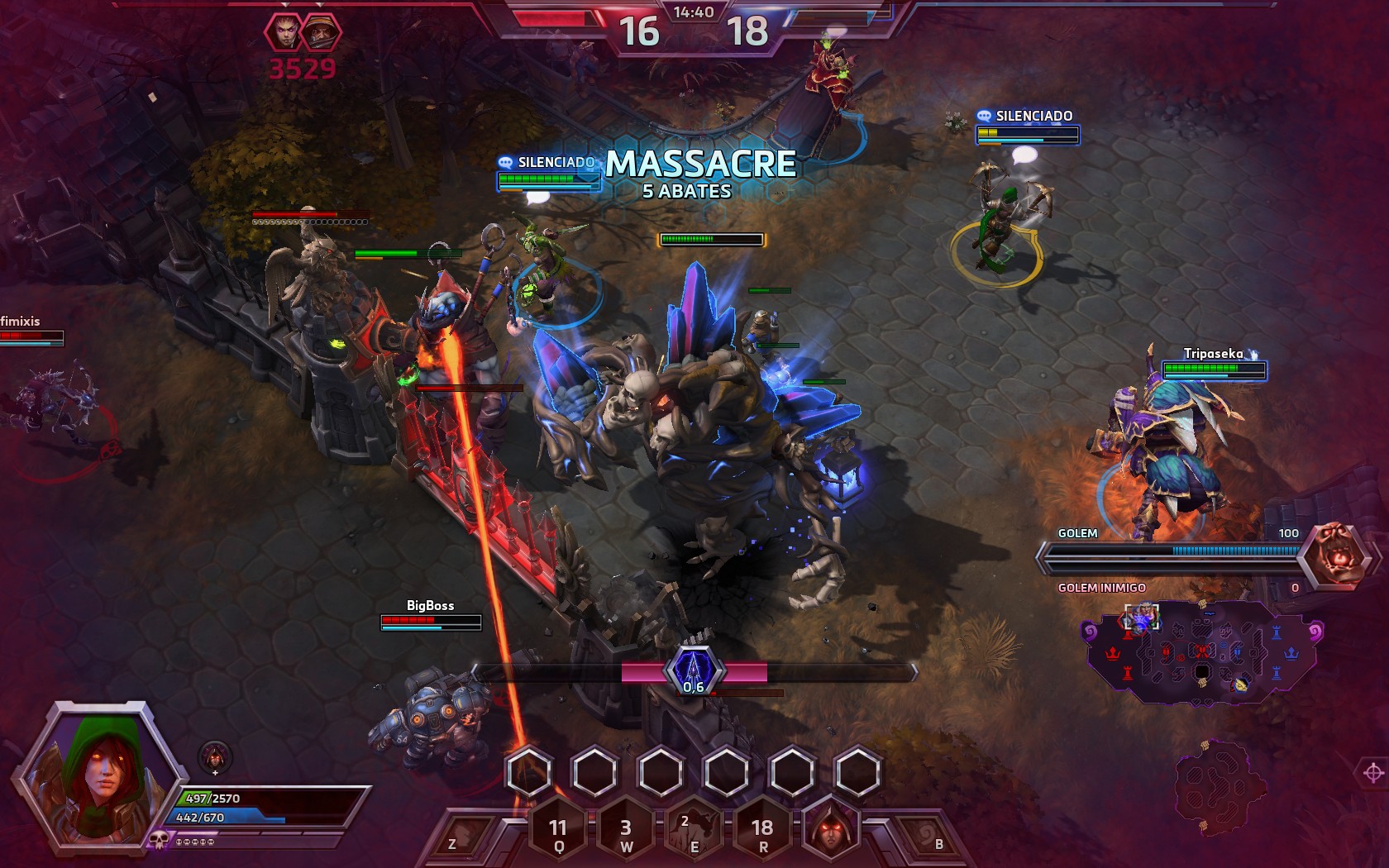Click the skull death-counter icon
The width and height of the screenshot is (1389, 868).
click(x=159, y=841)
